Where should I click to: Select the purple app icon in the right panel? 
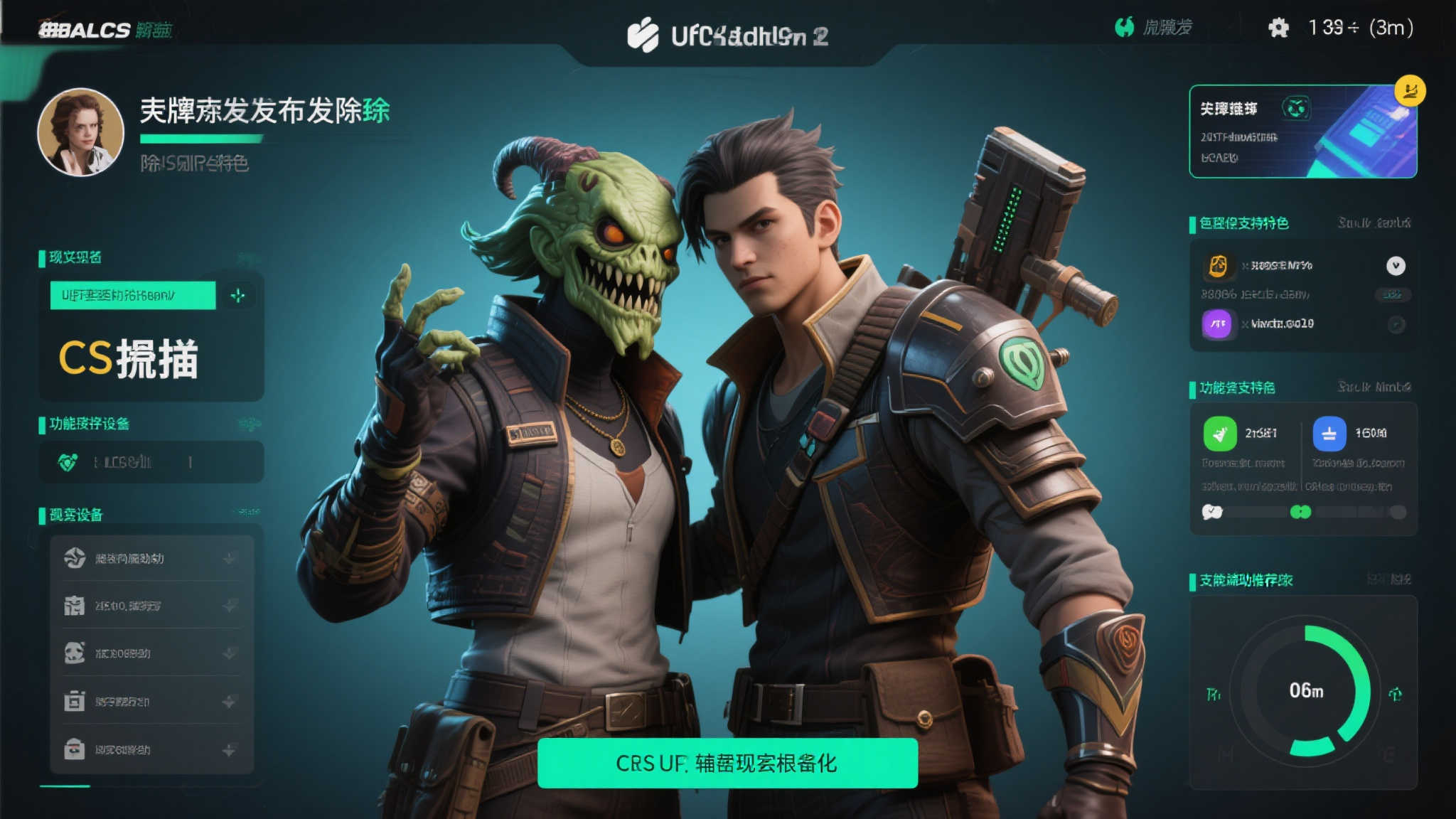[1219, 323]
